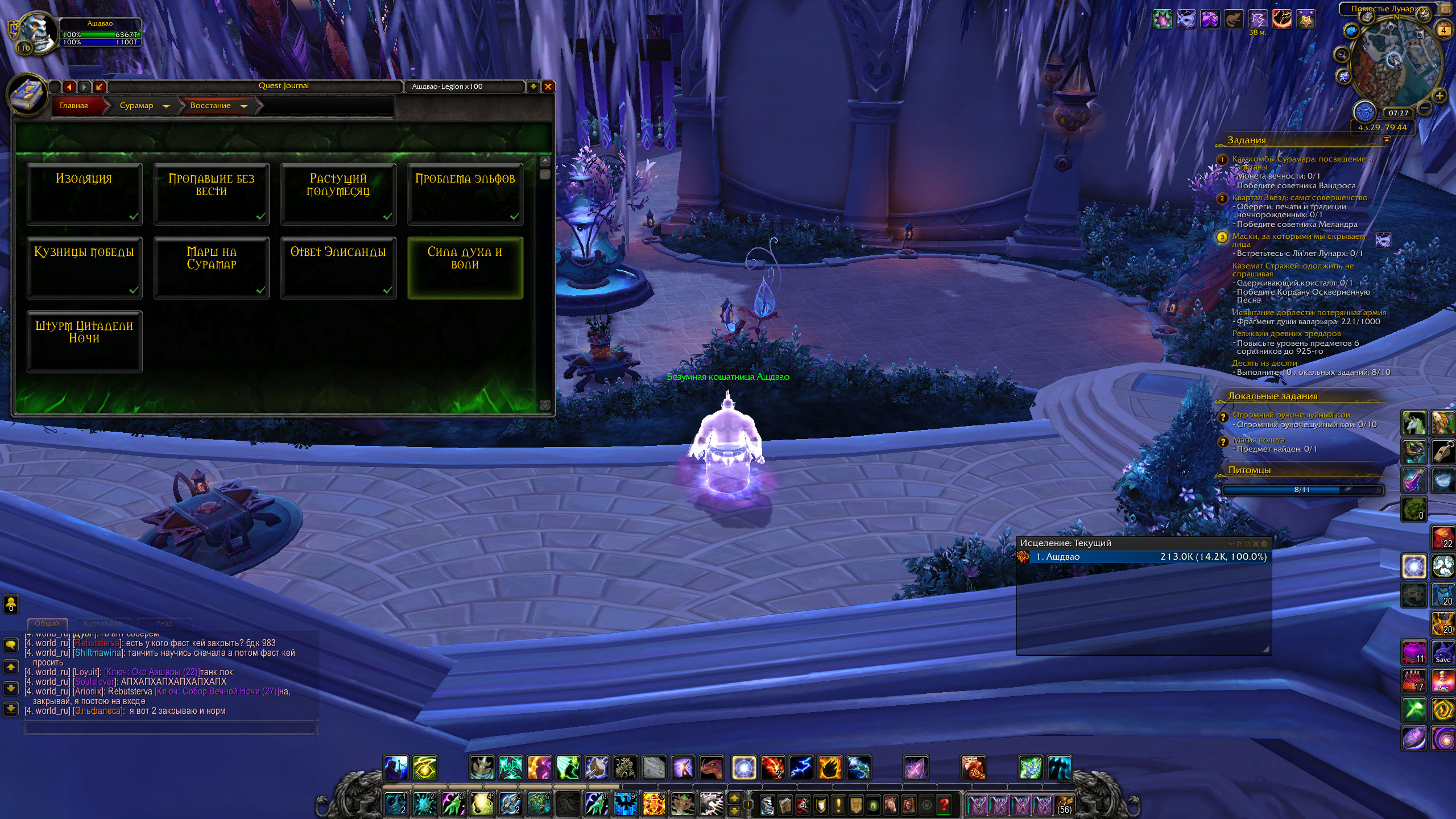The width and height of the screenshot is (1456, 819).
Task: Click the chat message input field
Action: [170, 727]
